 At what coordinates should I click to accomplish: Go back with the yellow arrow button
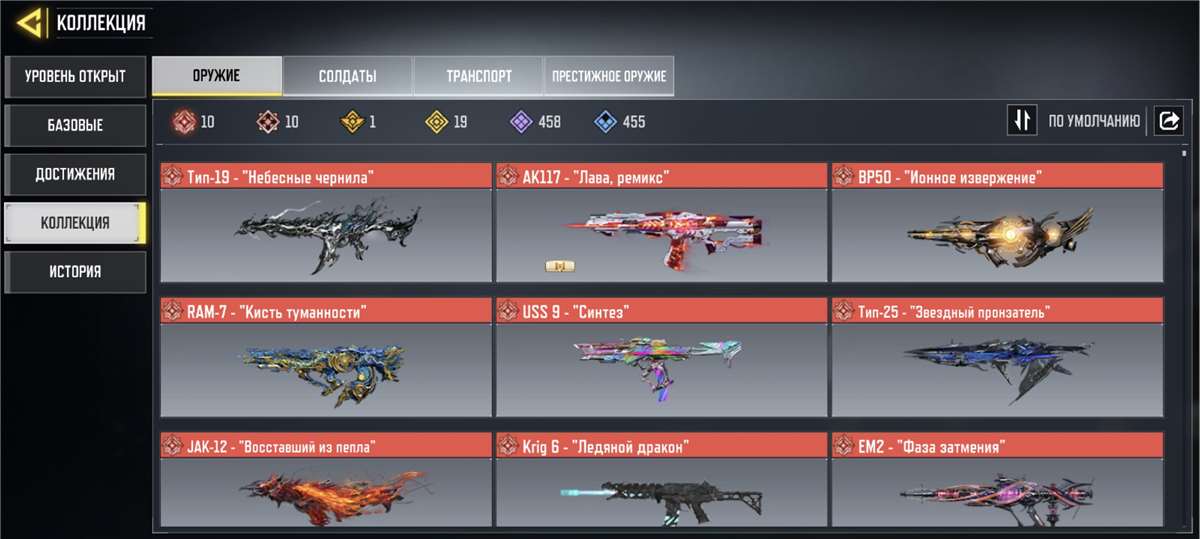click(32, 22)
